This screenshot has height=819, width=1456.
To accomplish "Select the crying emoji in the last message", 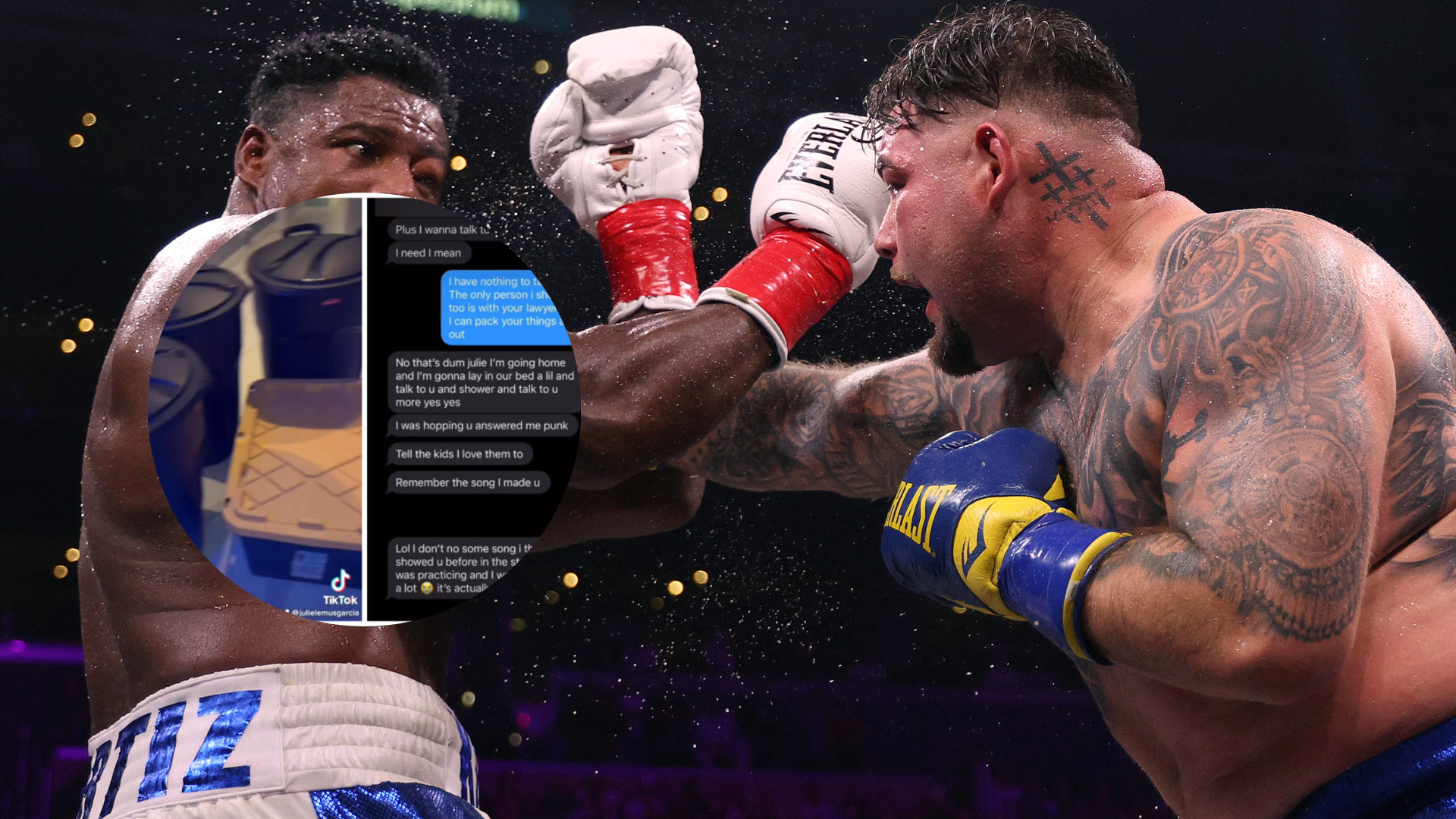I will click(x=426, y=589).
